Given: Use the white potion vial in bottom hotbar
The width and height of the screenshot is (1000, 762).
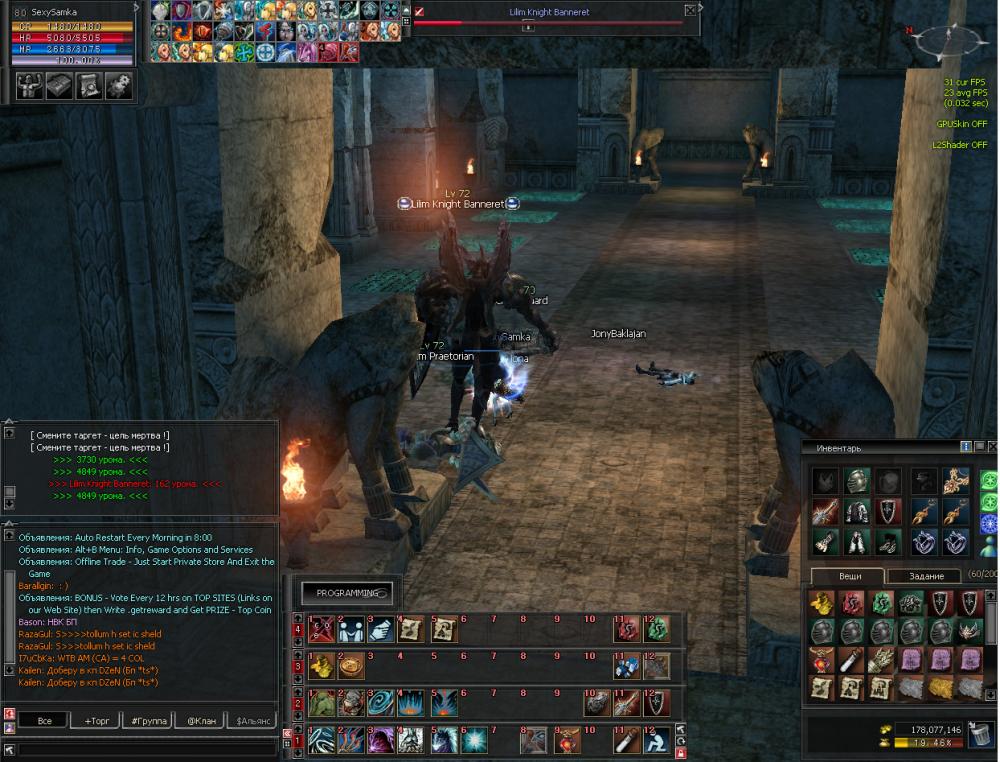Looking at the screenshot, I should (x=625, y=740).
